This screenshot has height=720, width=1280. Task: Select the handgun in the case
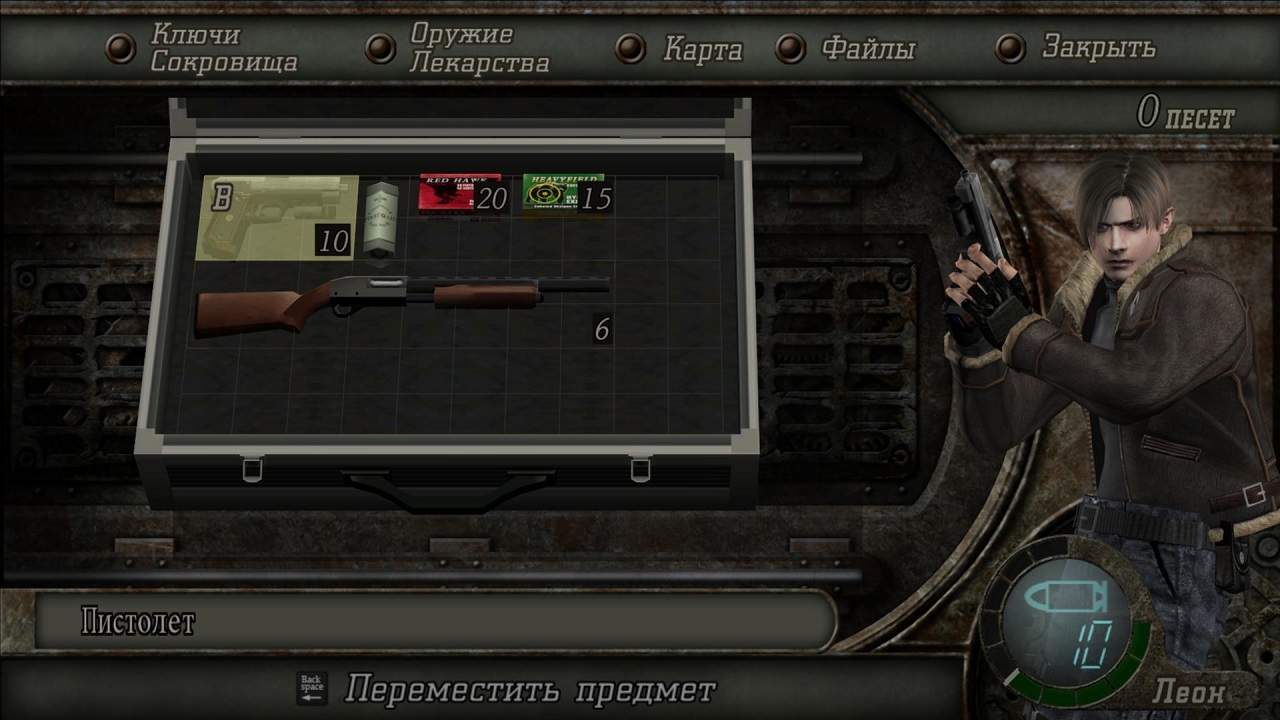(278, 217)
